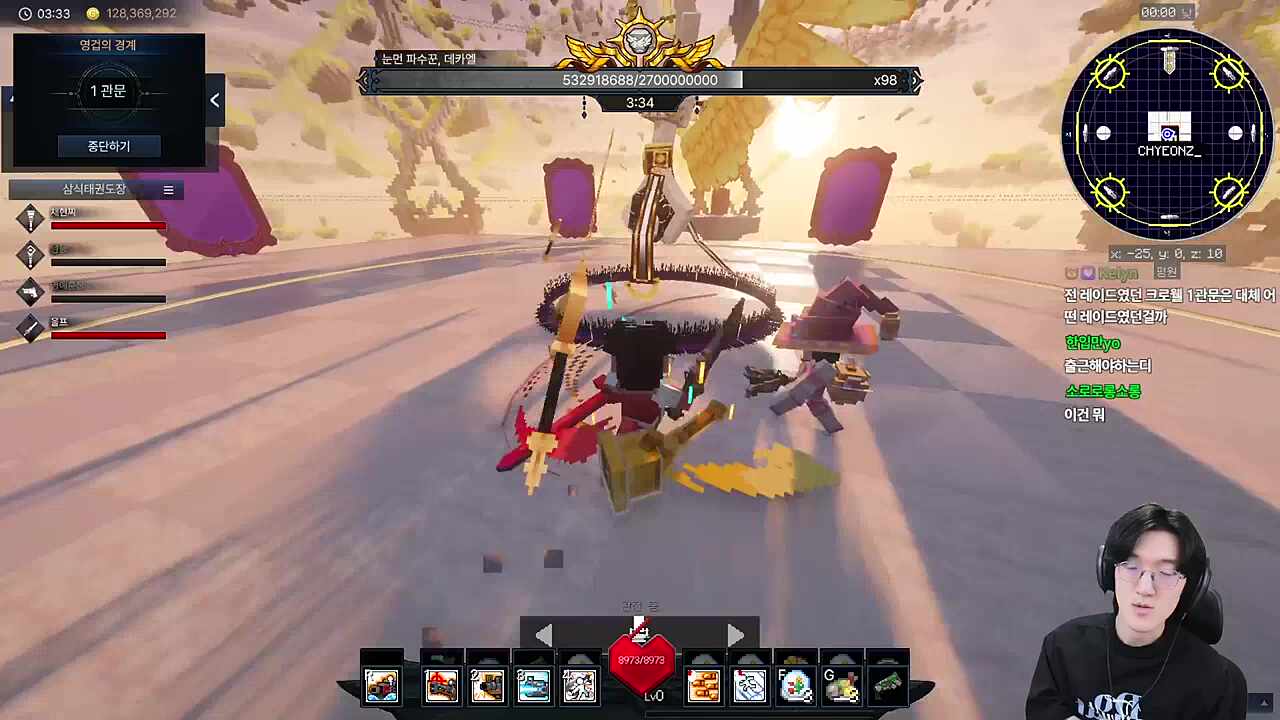Use the F-key consumable item slot
Image resolution: width=1280 pixels, height=720 pixels.
pos(795,685)
